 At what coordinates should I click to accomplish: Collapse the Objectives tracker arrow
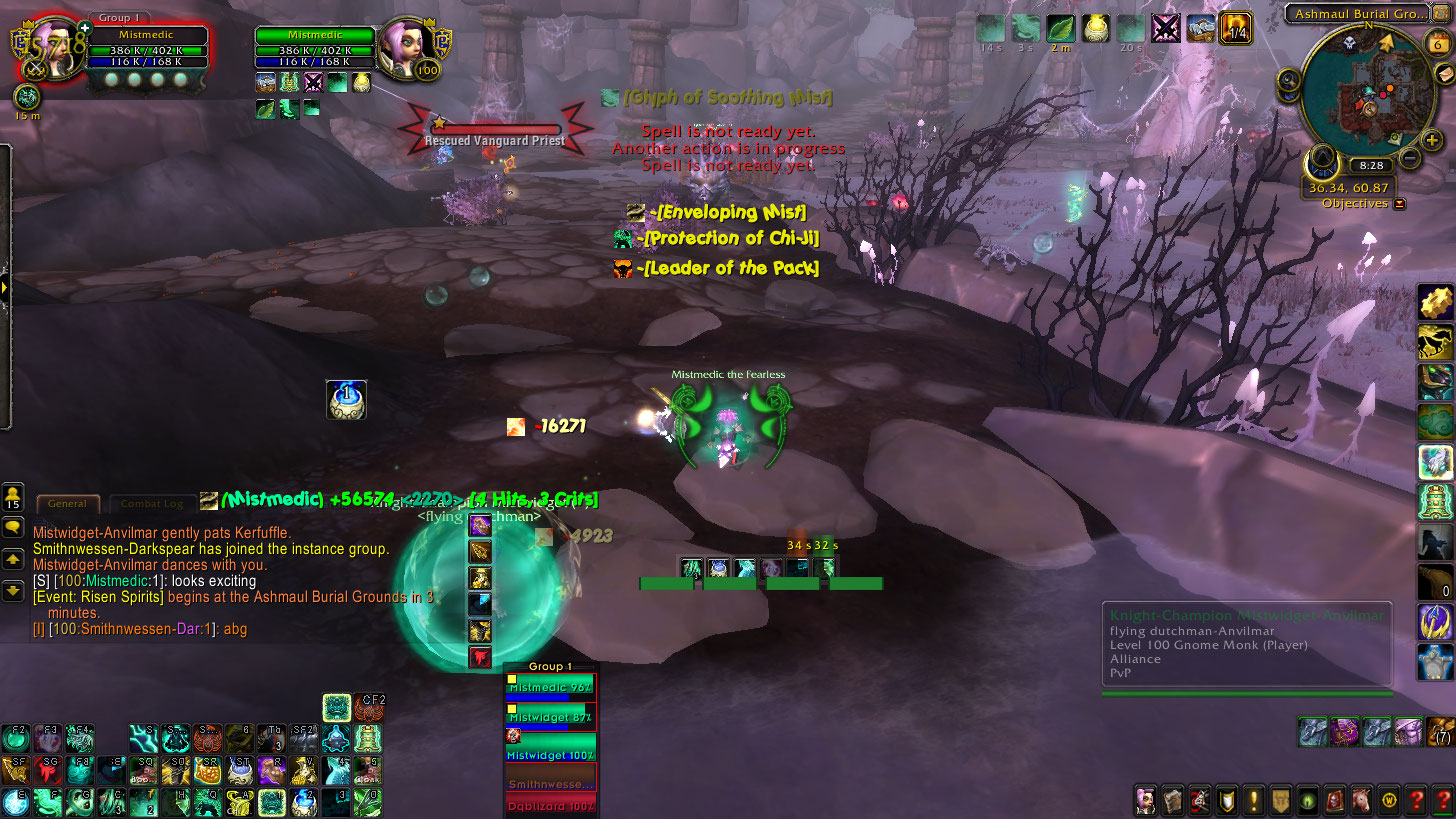tap(1400, 203)
